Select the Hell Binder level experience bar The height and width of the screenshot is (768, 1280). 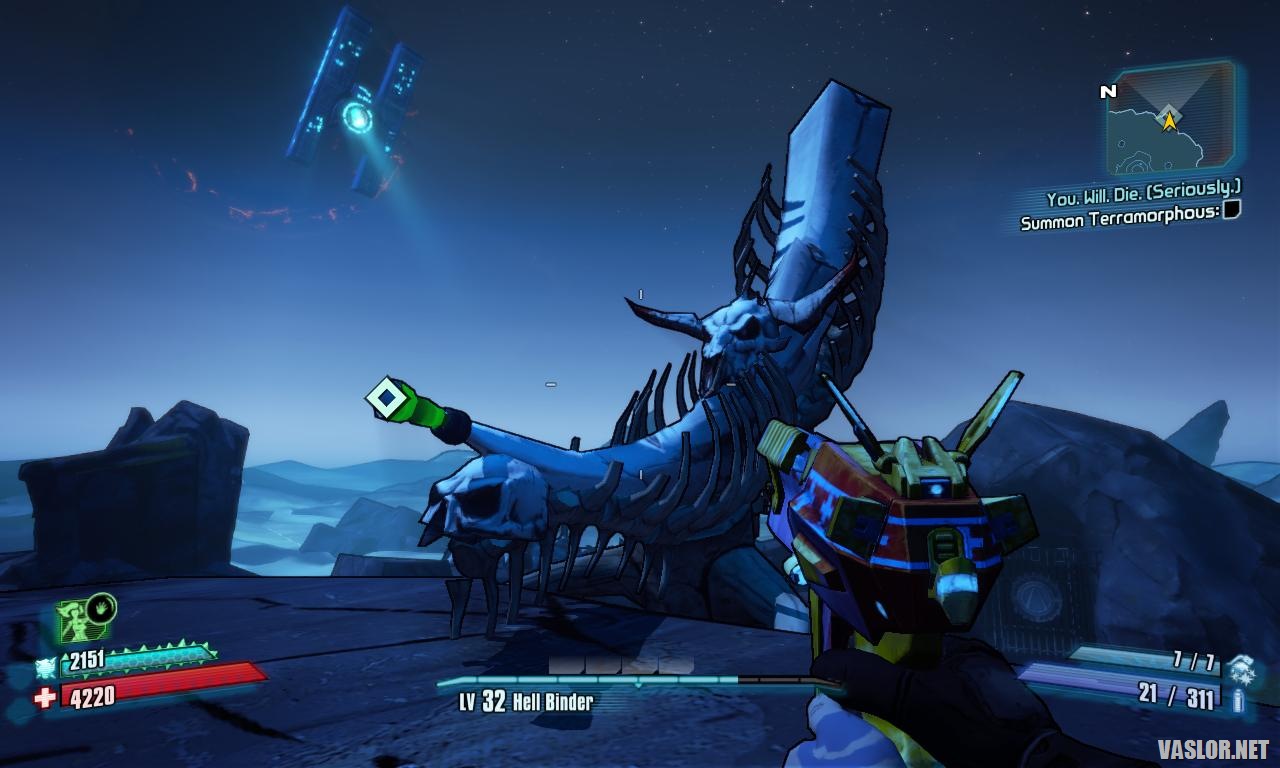coord(640,681)
